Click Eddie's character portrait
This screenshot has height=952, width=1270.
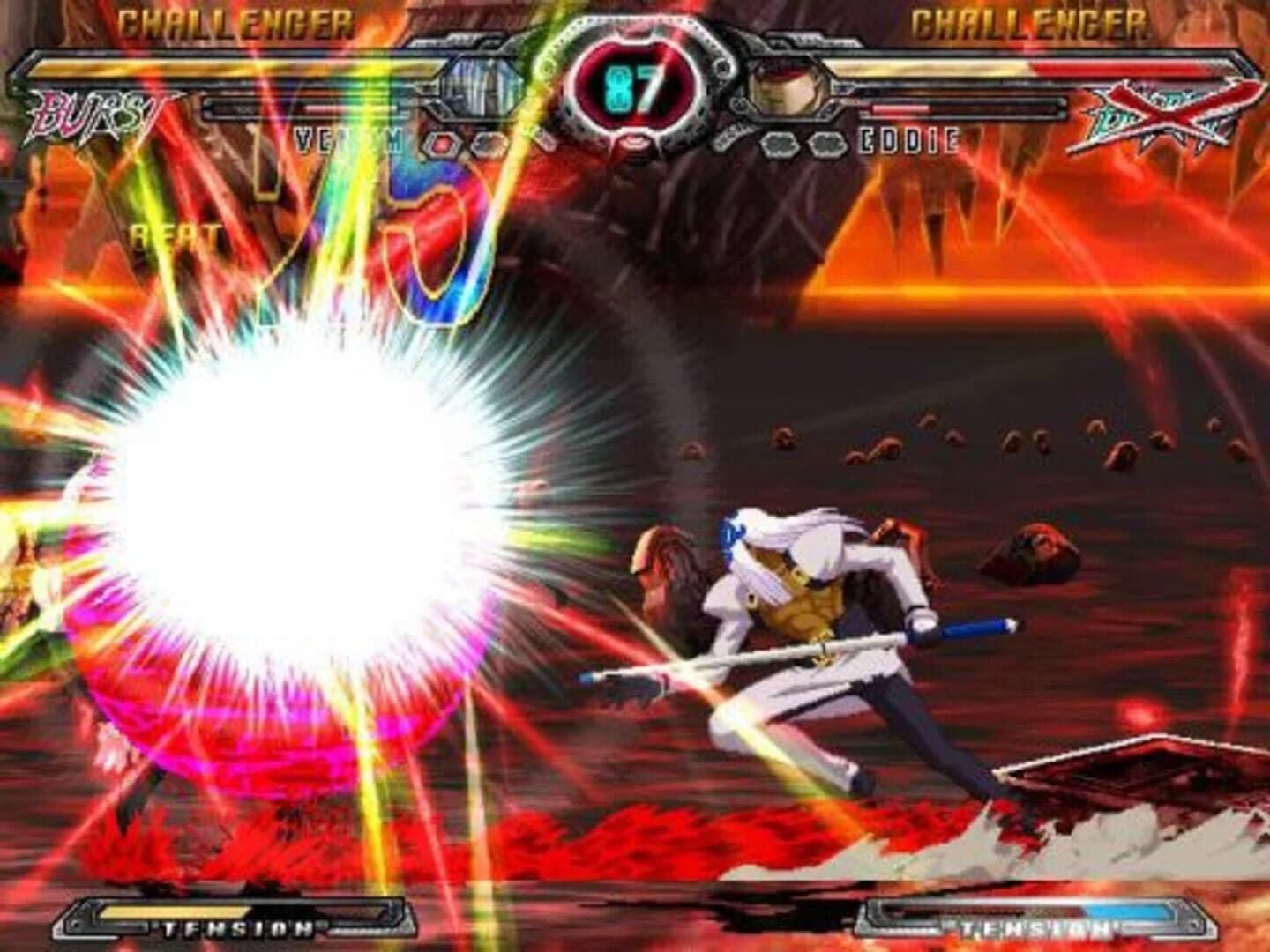click(788, 84)
